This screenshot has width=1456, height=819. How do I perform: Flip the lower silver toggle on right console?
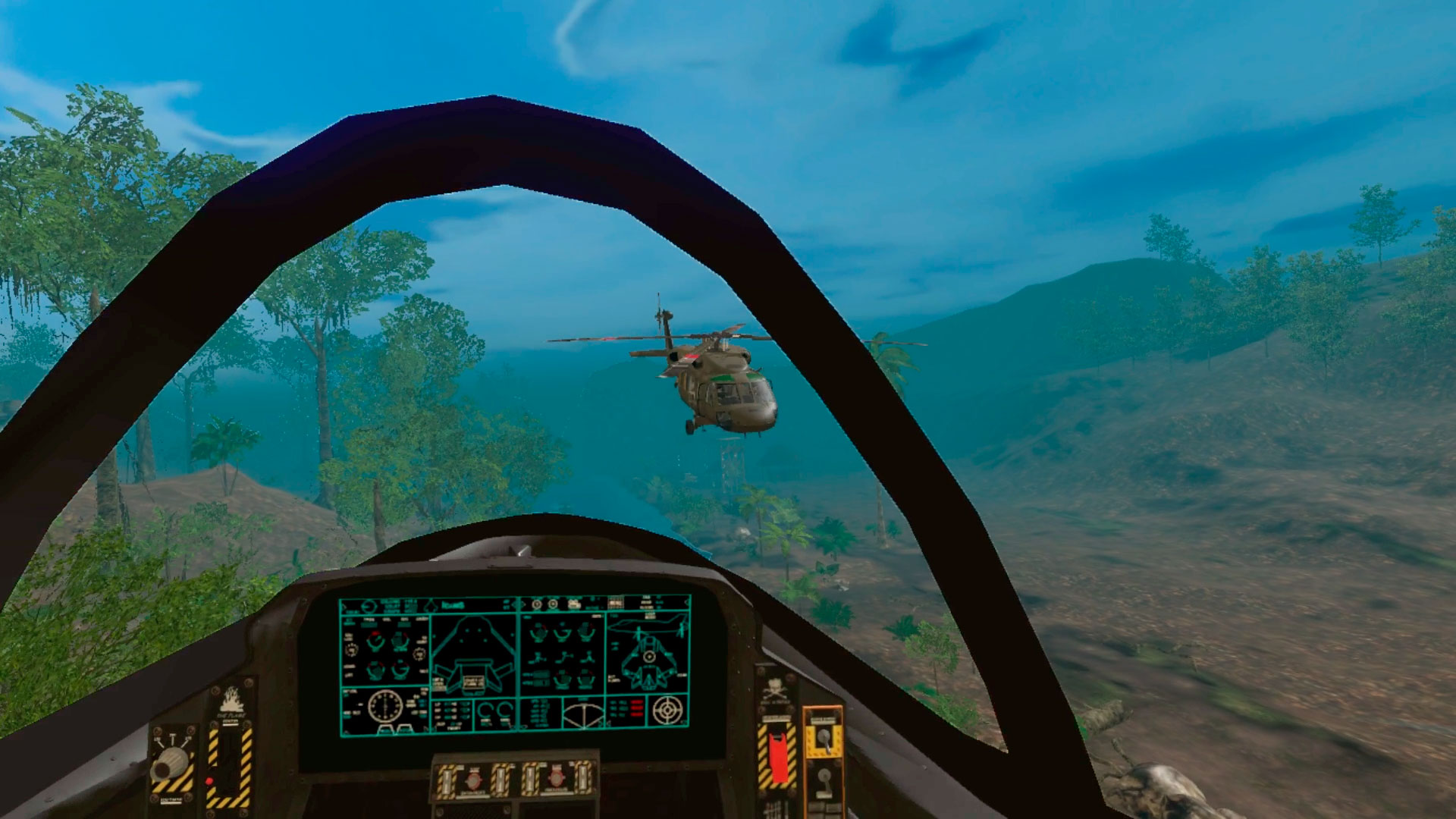[x=823, y=780]
